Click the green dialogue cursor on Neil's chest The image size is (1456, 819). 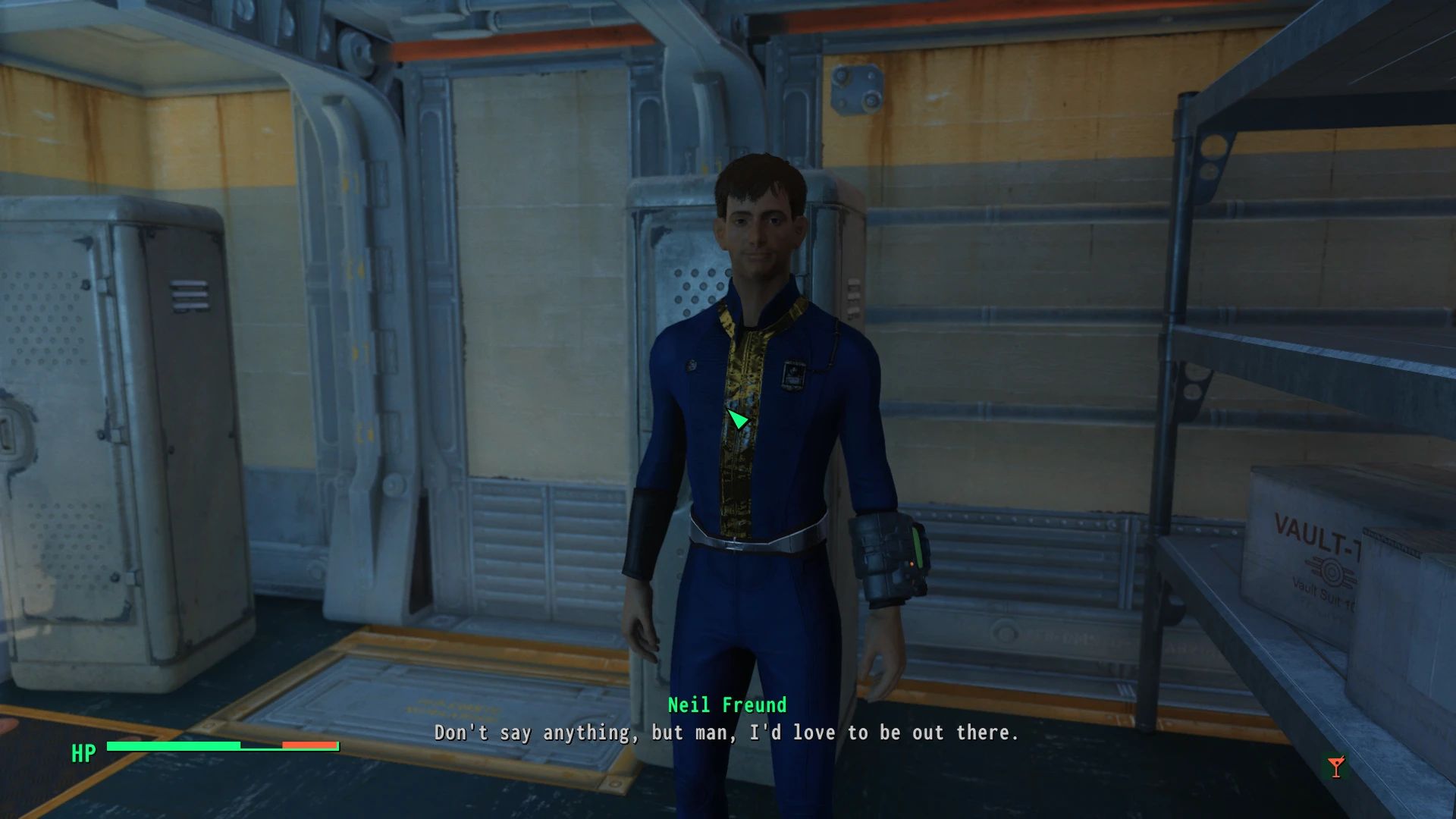[x=737, y=419]
